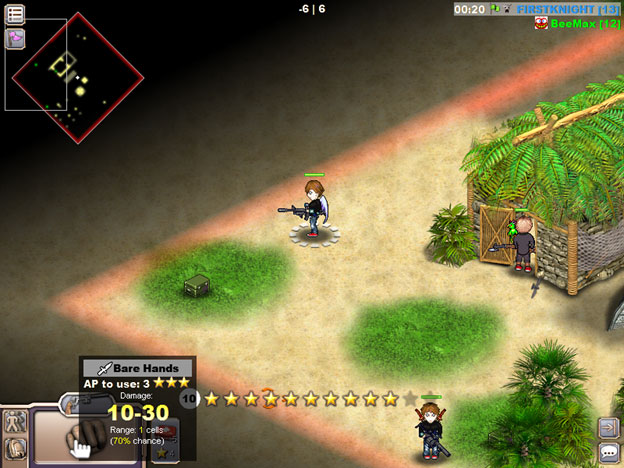Click the standing figure stance icon
The image size is (624, 468).
click(15, 424)
